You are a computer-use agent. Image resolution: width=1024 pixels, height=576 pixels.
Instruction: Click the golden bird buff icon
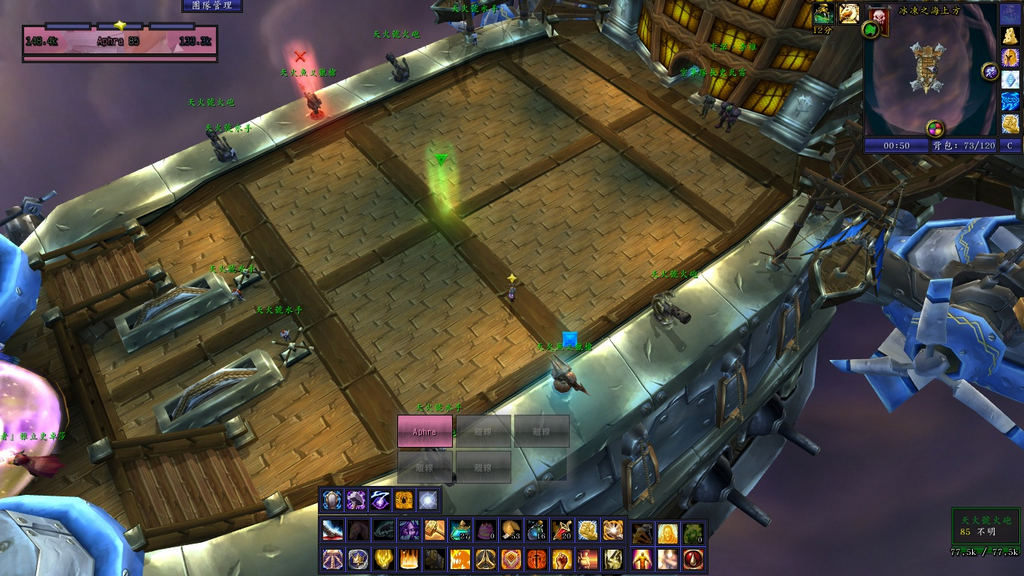849,13
